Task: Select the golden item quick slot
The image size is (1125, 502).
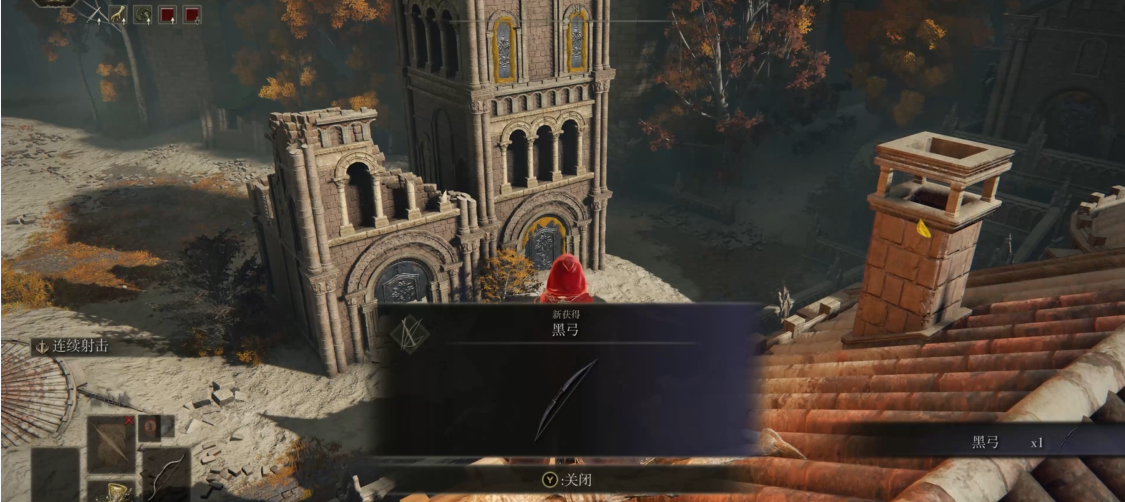Action: pos(118,492)
